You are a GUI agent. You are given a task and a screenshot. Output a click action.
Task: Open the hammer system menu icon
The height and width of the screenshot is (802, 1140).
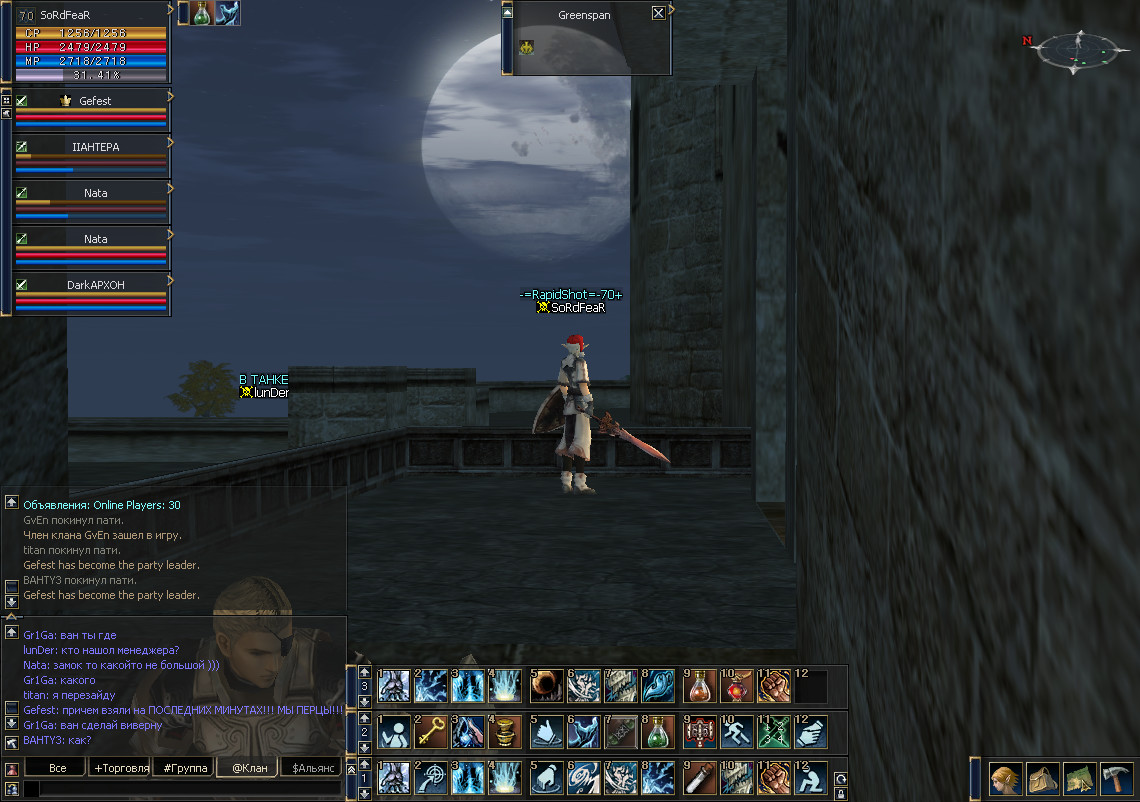pyautogui.click(x=1116, y=778)
